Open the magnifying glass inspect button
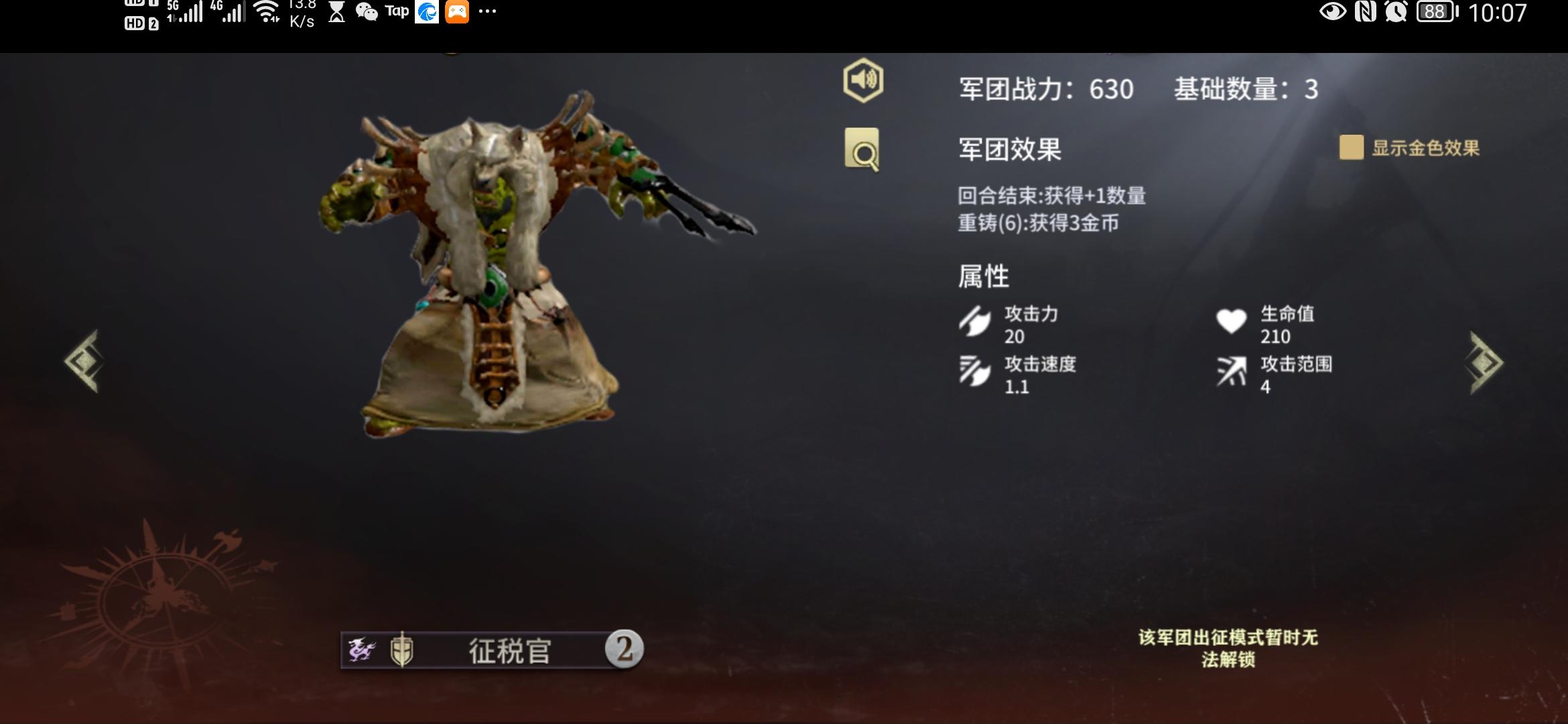The image size is (1568, 724). pos(862,150)
